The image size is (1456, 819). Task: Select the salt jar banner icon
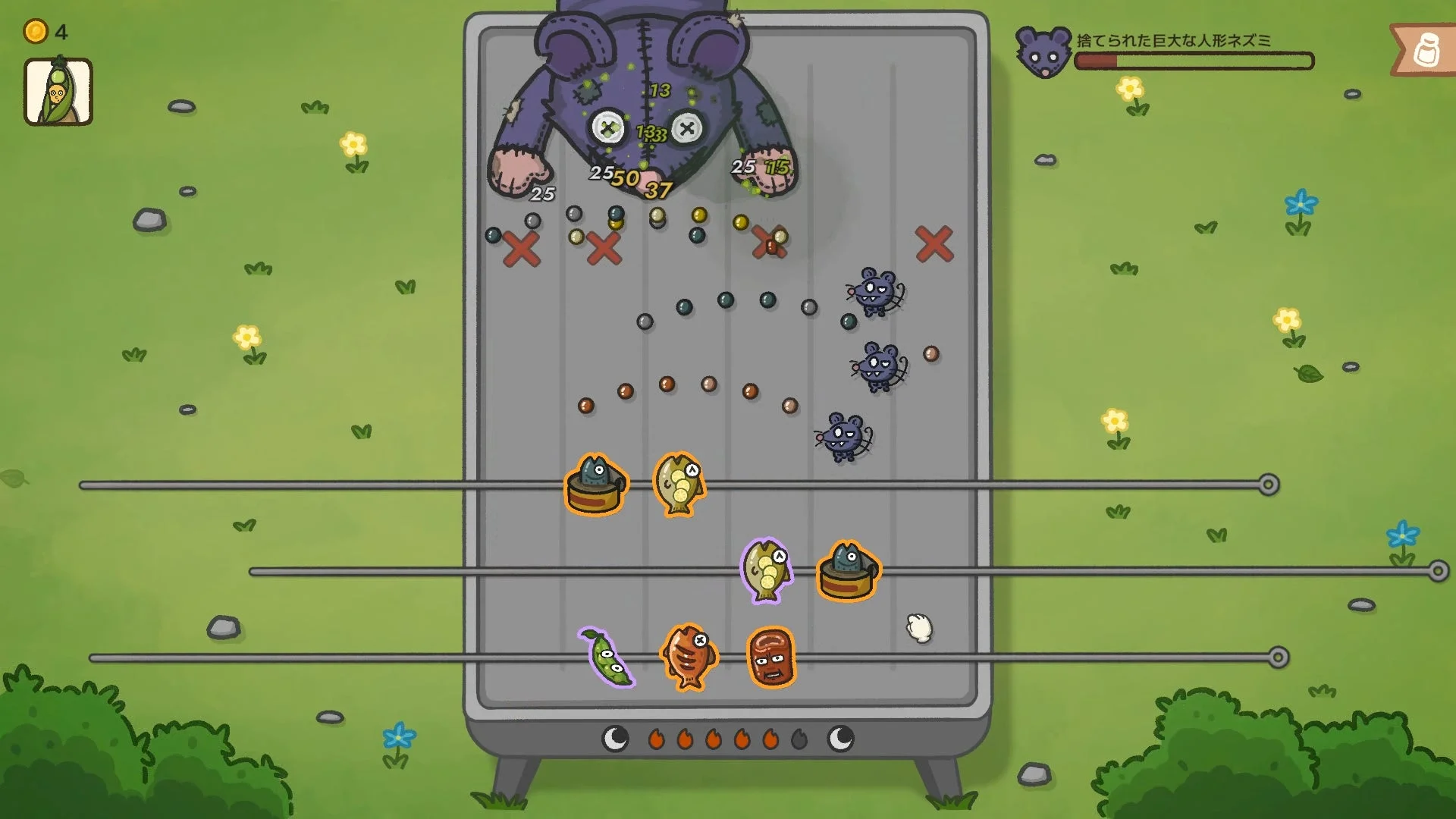click(1426, 47)
